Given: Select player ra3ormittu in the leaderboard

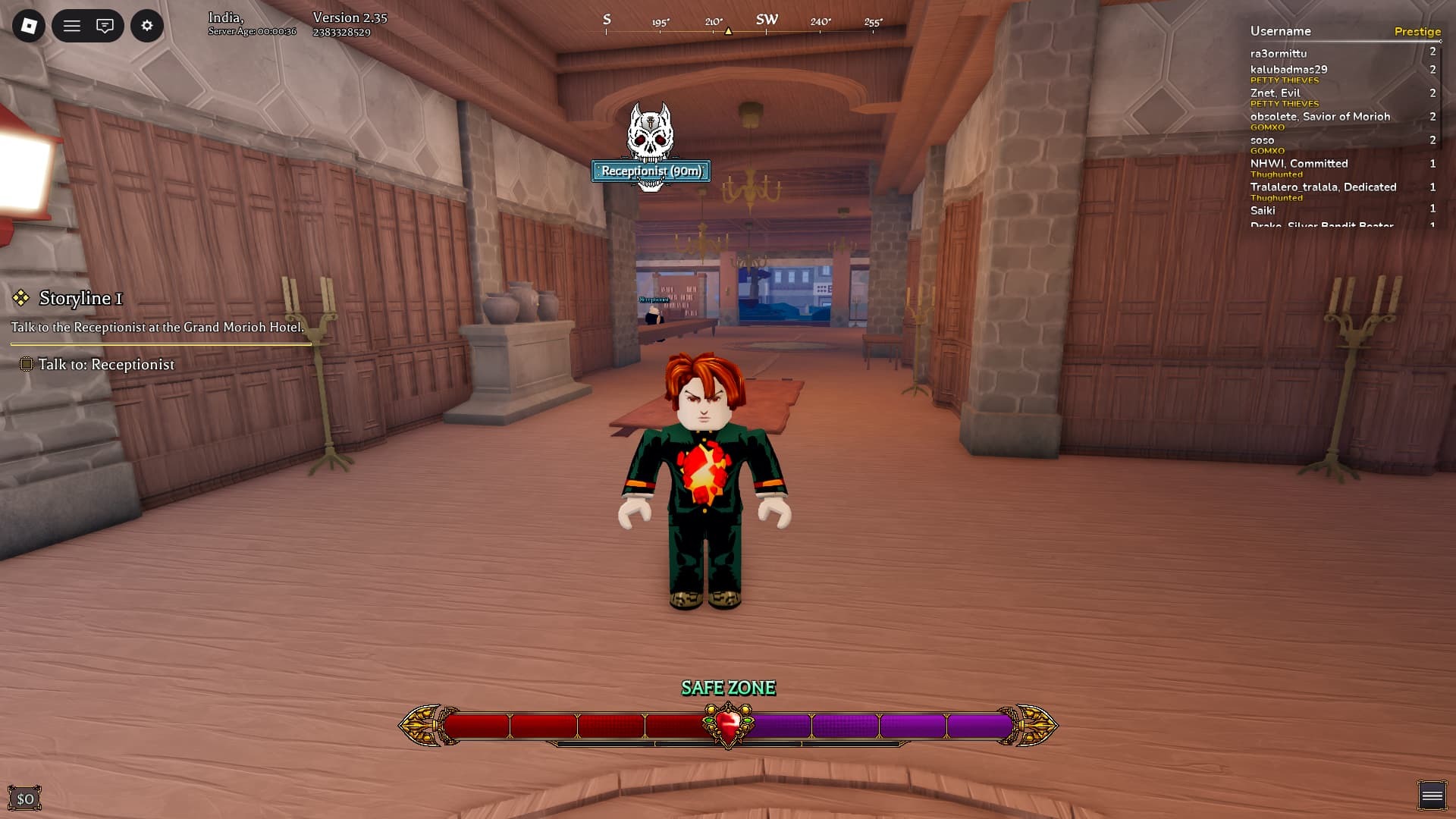Looking at the screenshot, I should point(1279,54).
